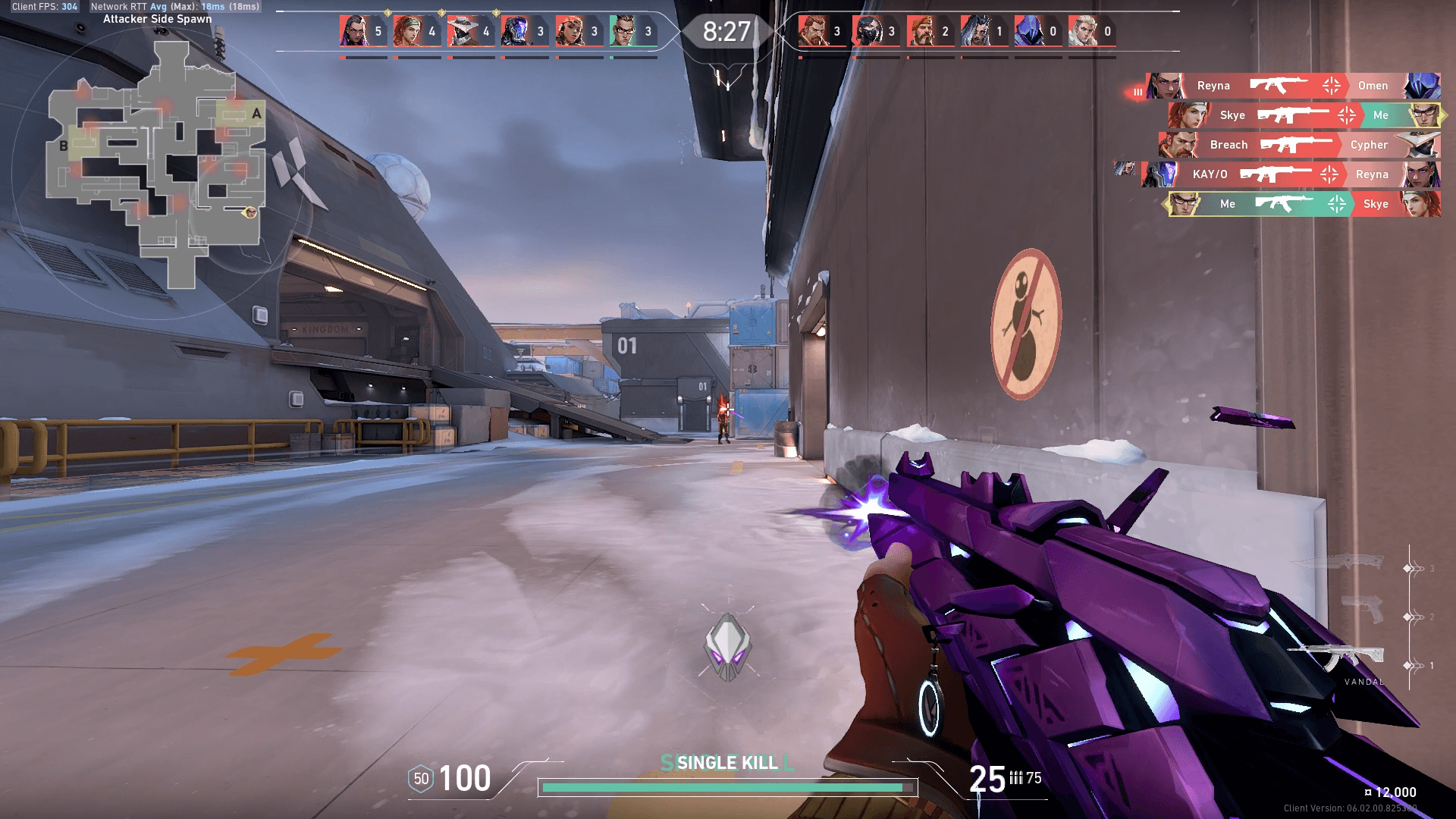Click the minimap in the corner
The width and height of the screenshot is (1456, 819).
[x=157, y=163]
